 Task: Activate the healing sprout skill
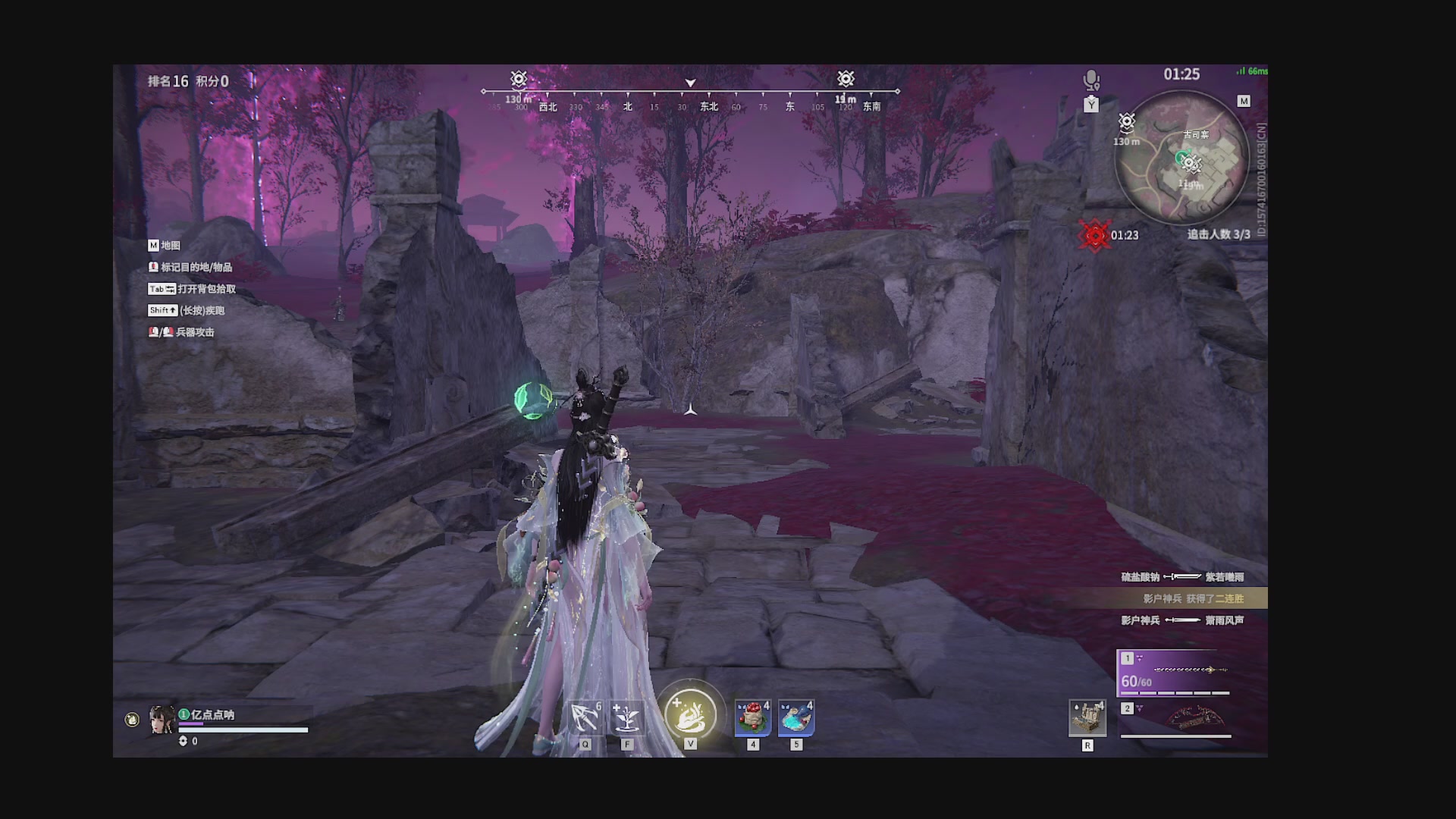coord(627,717)
